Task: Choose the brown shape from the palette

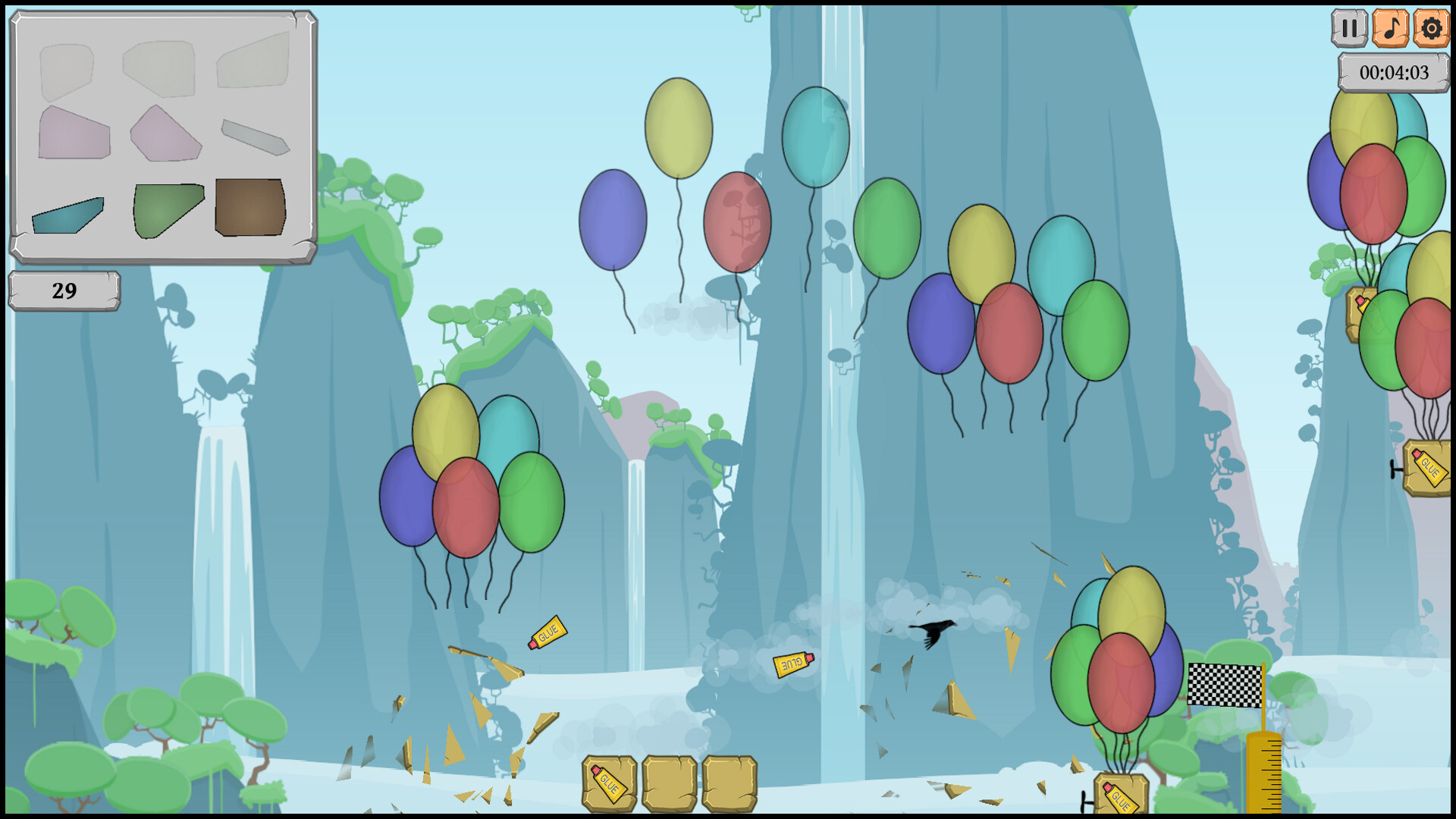Action: coord(250,209)
